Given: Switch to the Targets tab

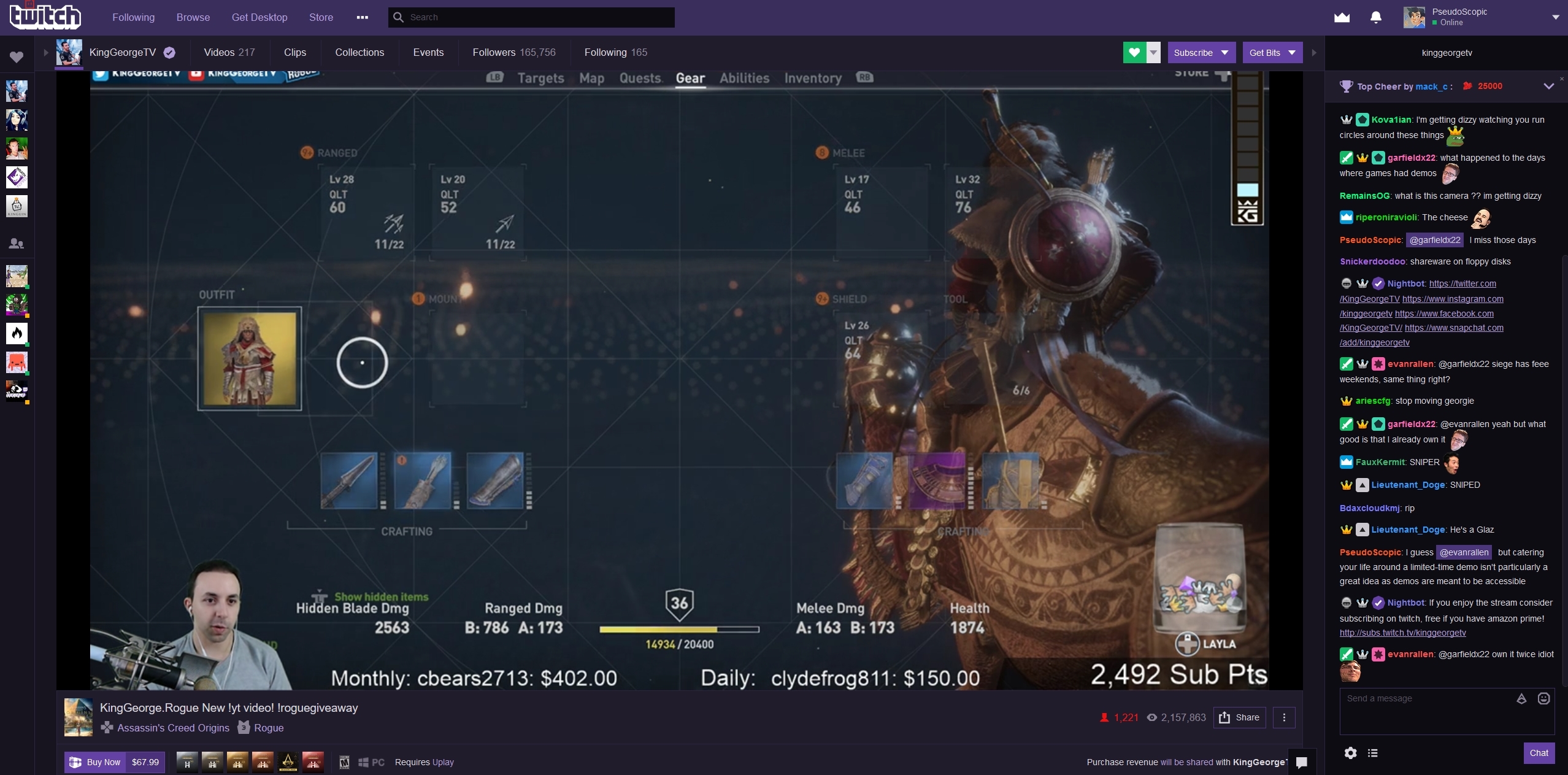Looking at the screenshot, I should tap(540, 78).
